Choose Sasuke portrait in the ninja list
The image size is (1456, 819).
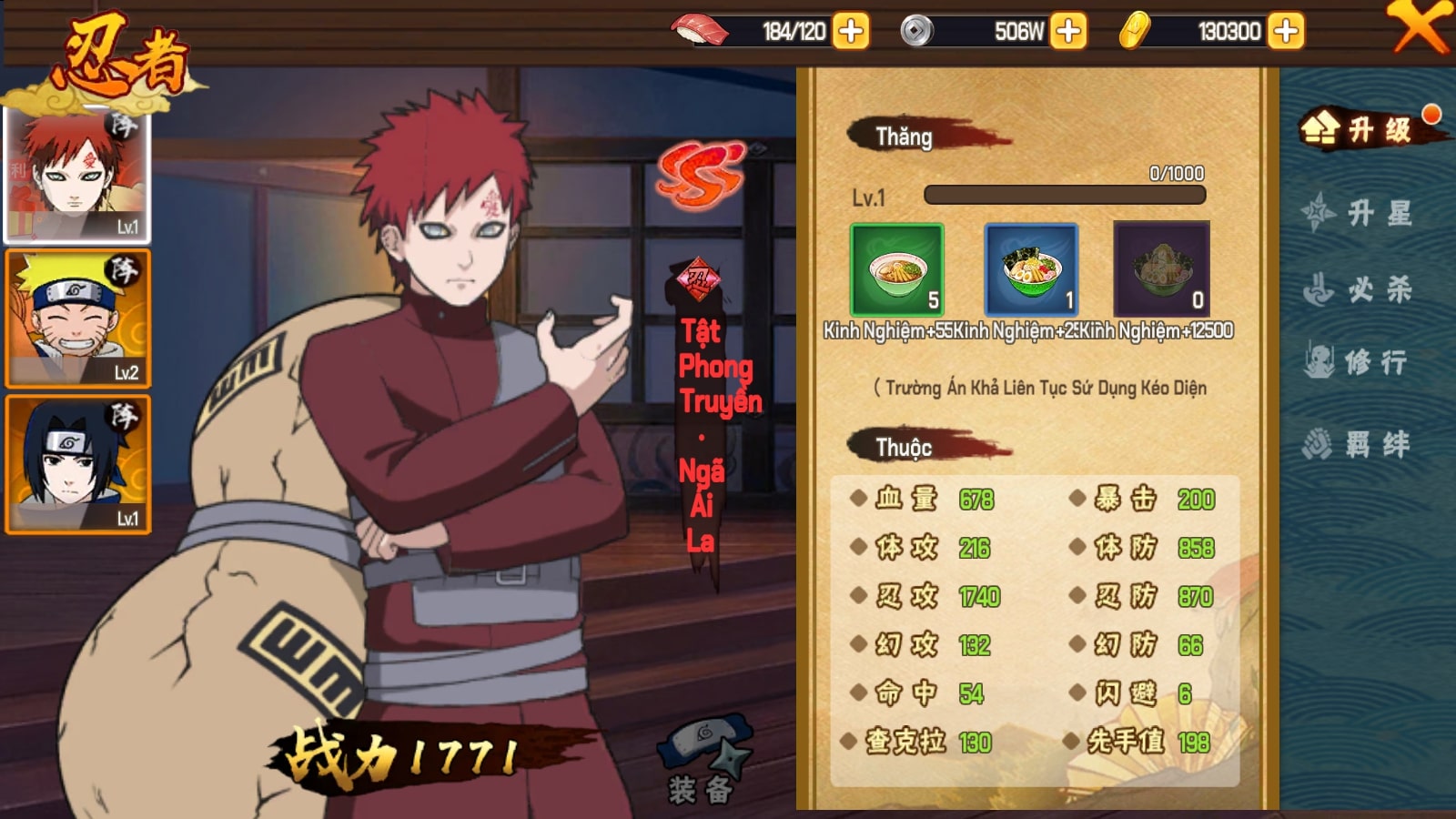tap(77, 464)
